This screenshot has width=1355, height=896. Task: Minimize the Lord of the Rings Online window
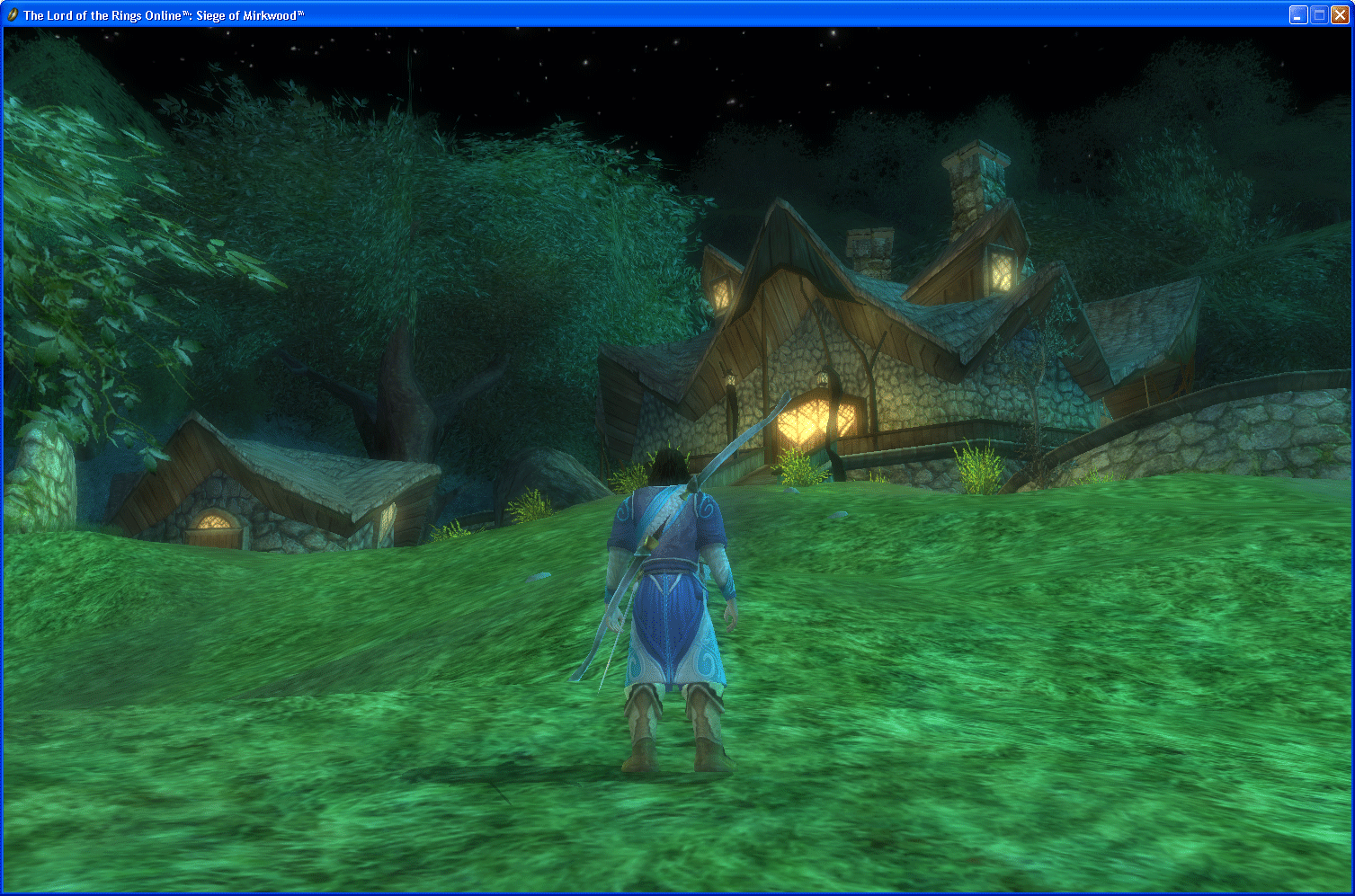1298,14
